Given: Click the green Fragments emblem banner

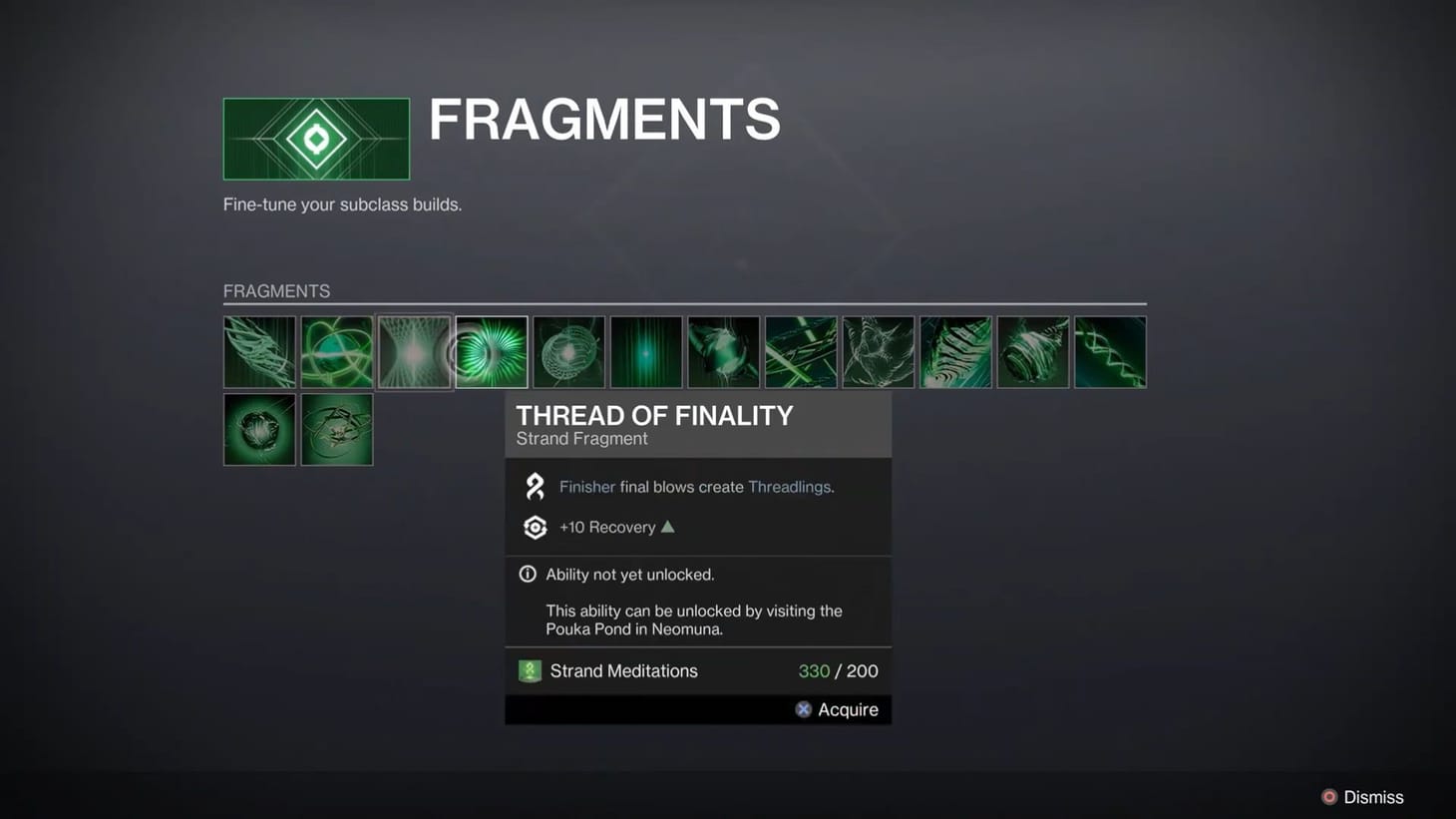Looking at the screenshot, I should point(316,138).
